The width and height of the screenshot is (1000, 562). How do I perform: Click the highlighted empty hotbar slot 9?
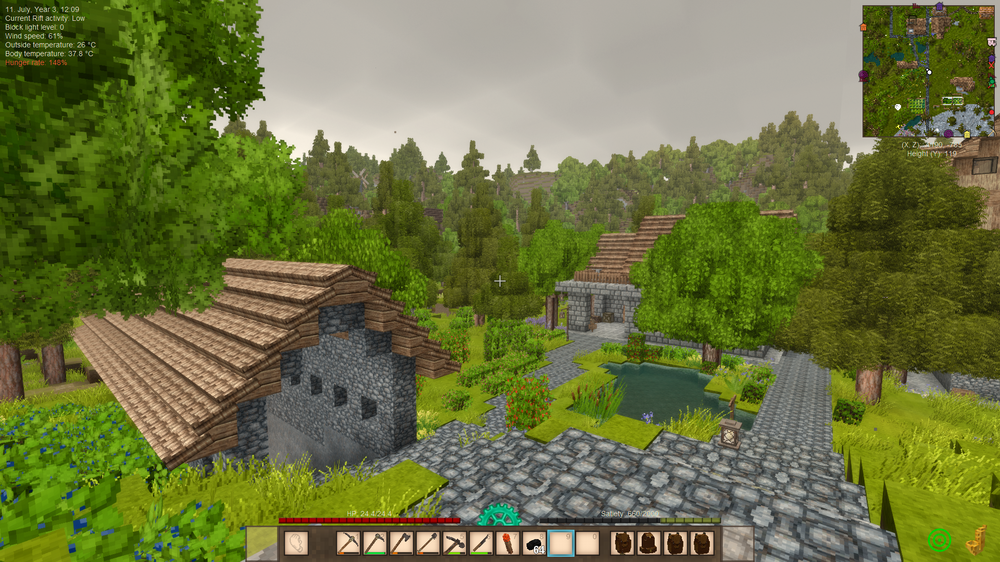tap(561, 543)
